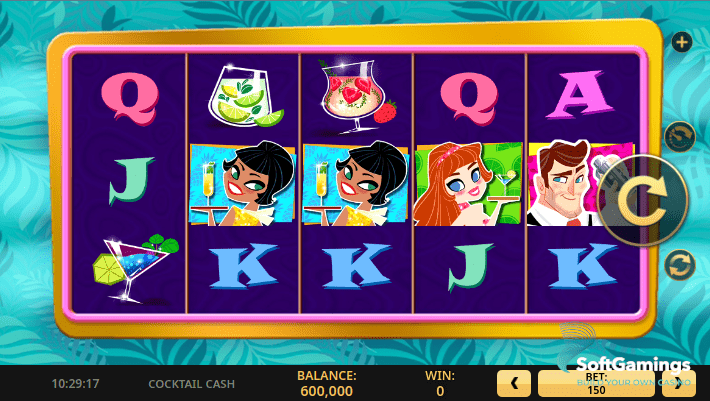
Task: Open the plus menu button
Action: click(x=682, y=42)
